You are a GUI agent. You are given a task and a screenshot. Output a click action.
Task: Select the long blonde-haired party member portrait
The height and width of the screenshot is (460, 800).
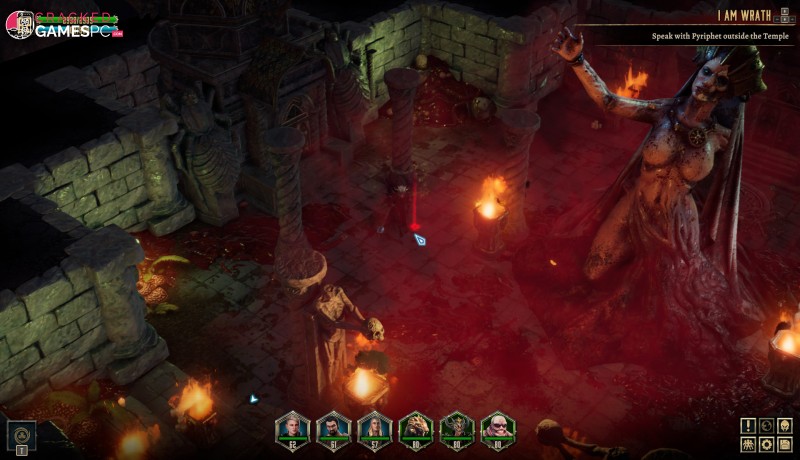point(374,427)
